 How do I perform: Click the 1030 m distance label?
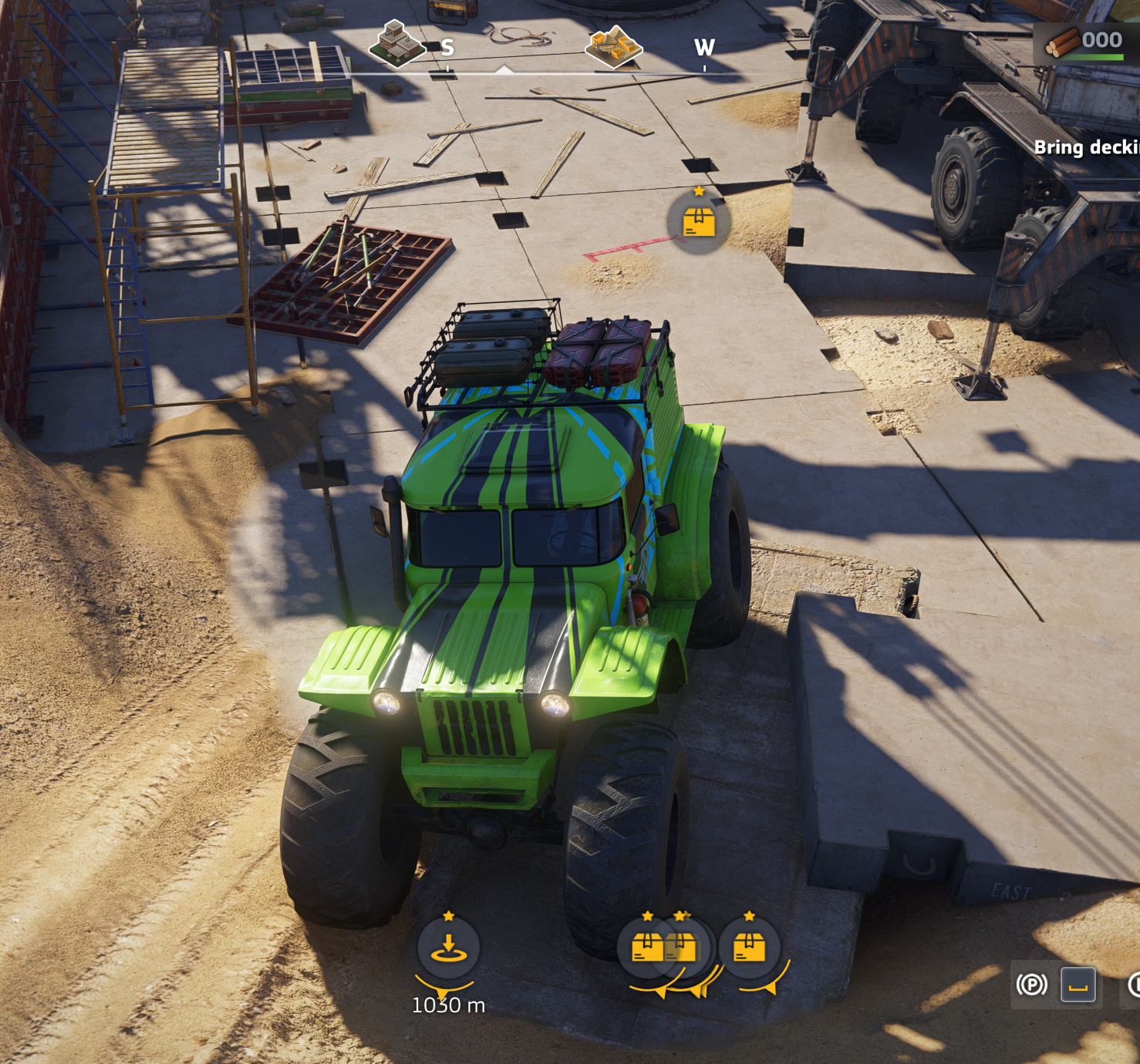tap(447, 1005)
